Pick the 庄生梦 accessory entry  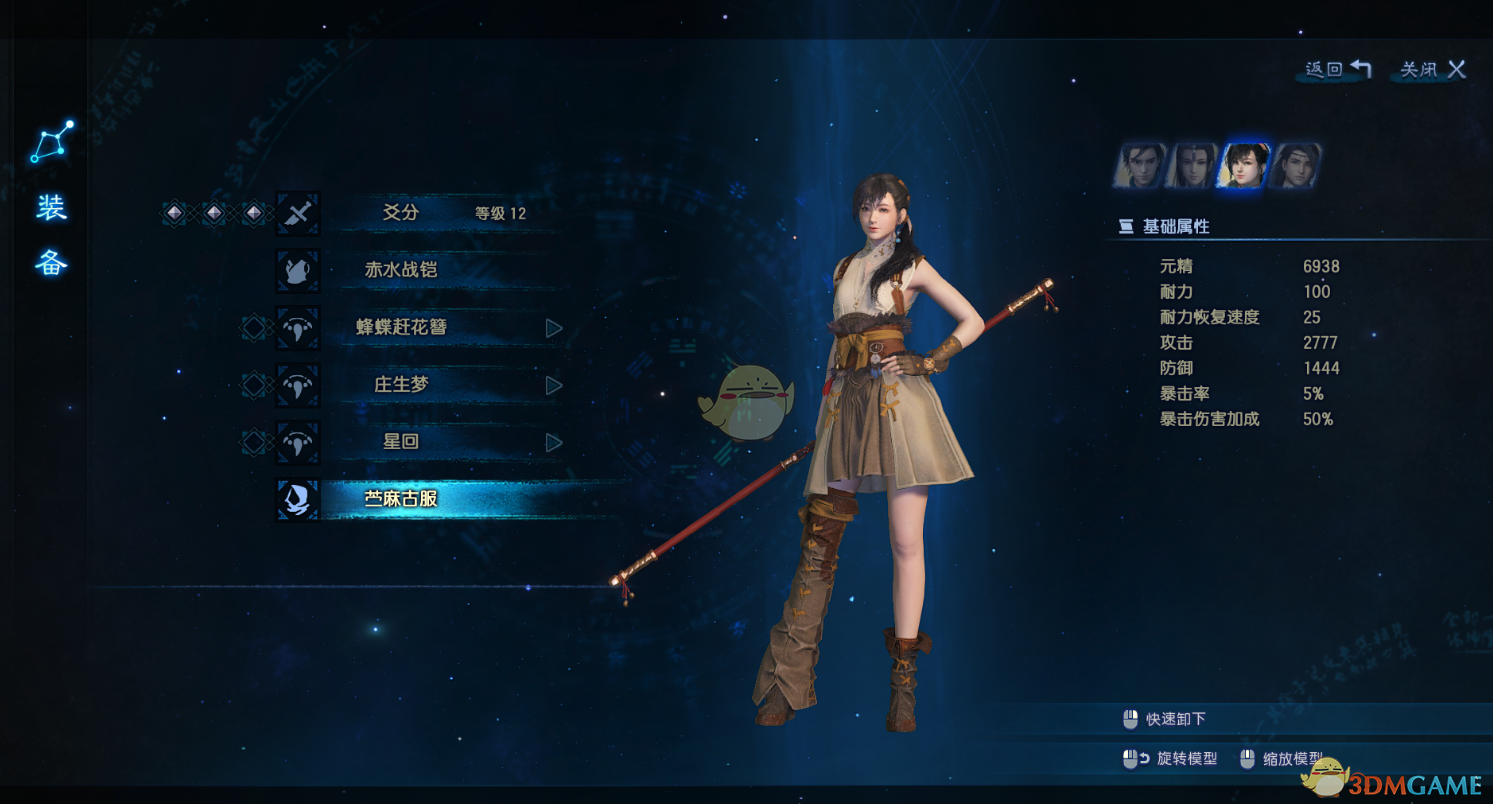(x=401, y=384)
